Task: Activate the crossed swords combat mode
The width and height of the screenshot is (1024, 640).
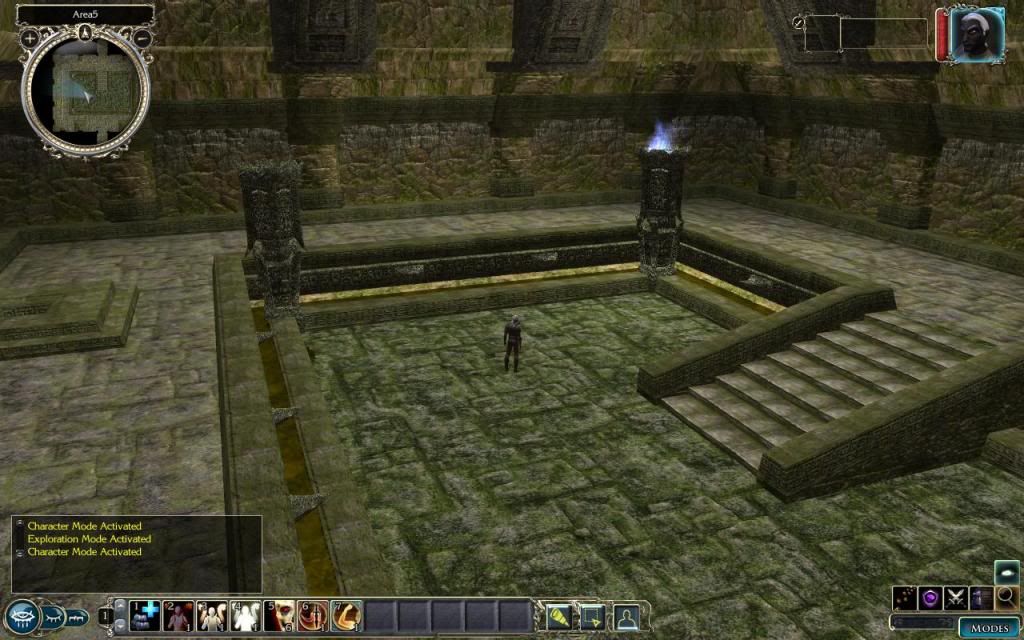Action: pyautogui.click(x=956, y=598)
